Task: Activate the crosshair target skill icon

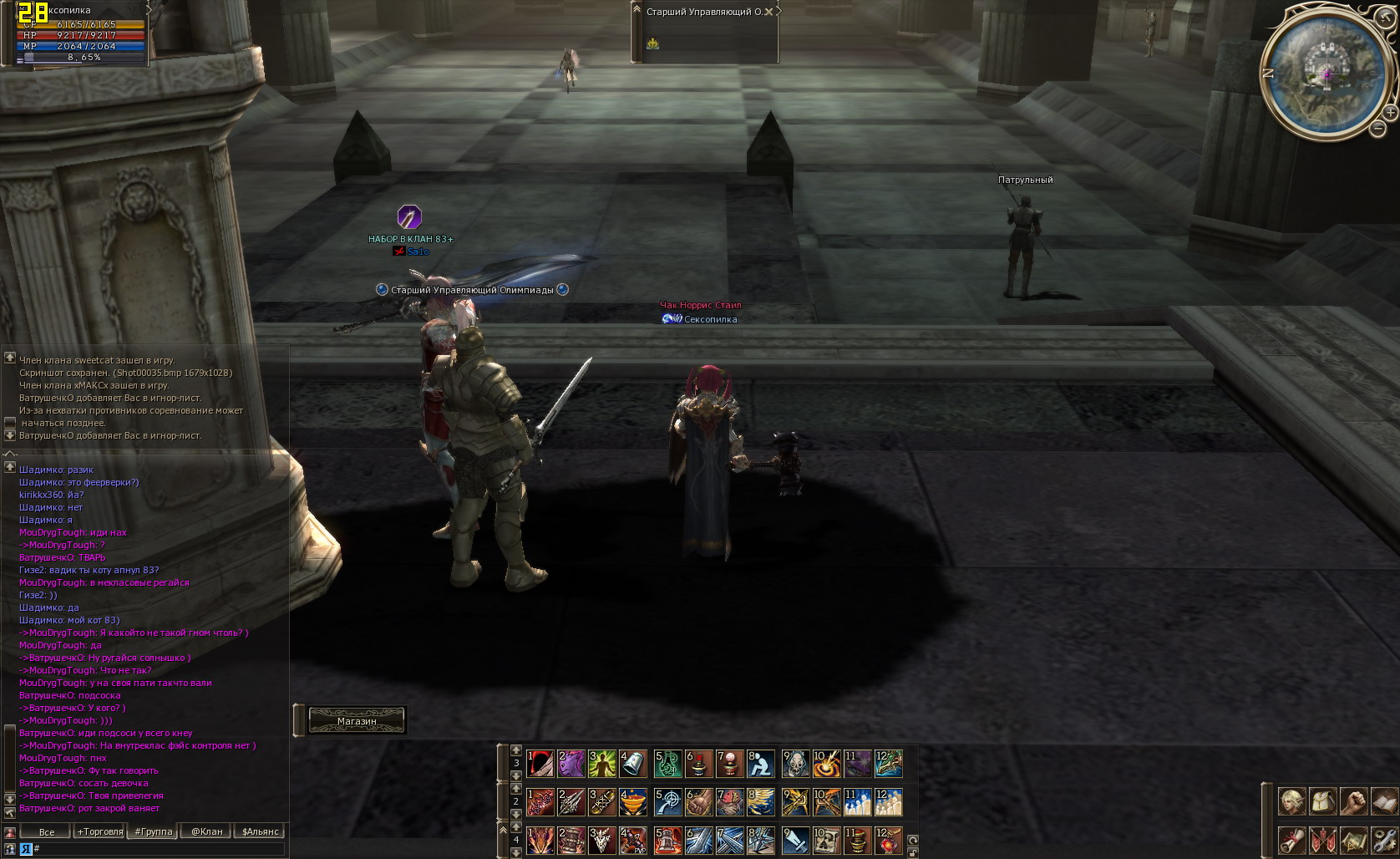Action: click(667, 801)
